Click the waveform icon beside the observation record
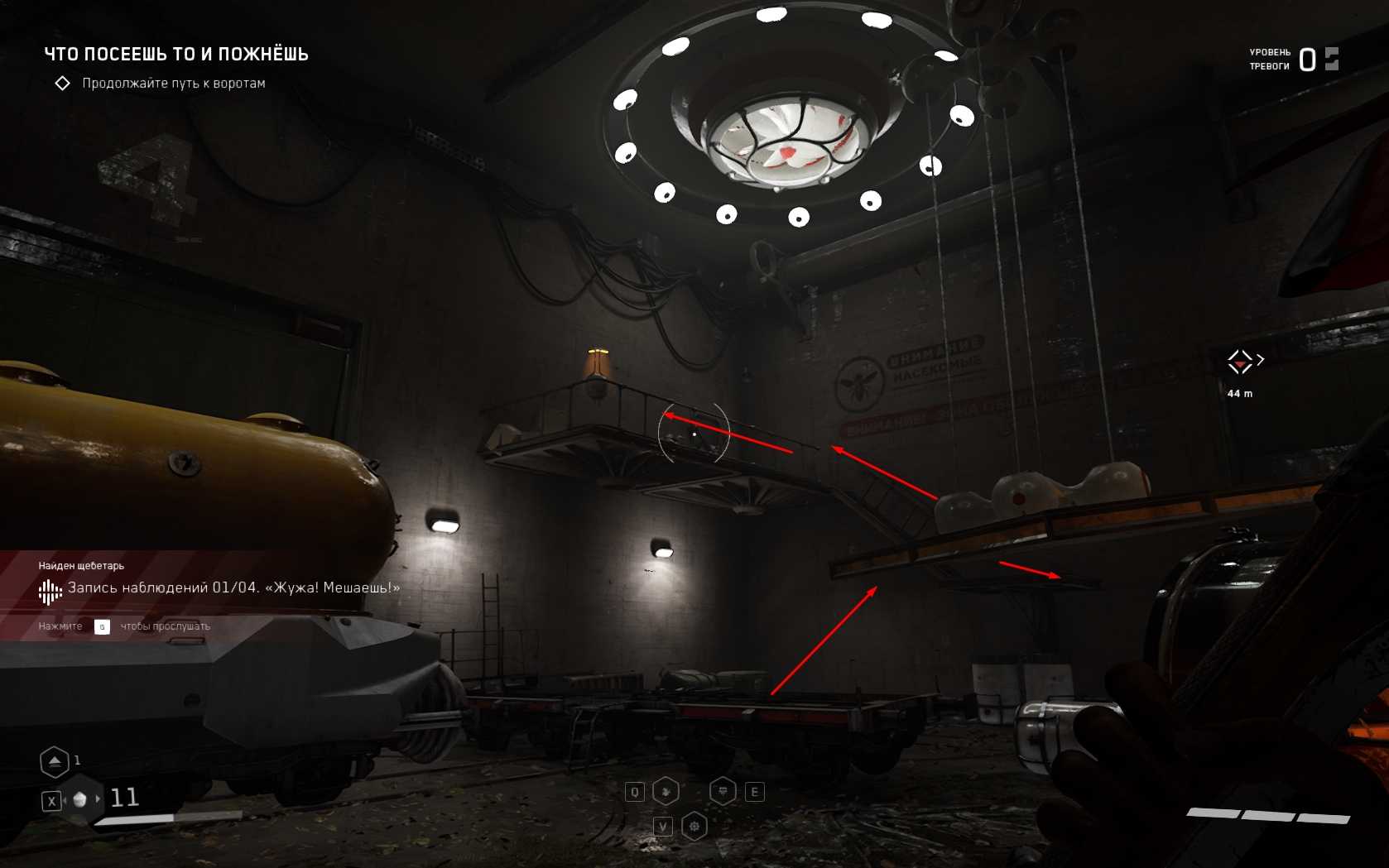This screenshot has height=868, width=1389. [50, 590]
